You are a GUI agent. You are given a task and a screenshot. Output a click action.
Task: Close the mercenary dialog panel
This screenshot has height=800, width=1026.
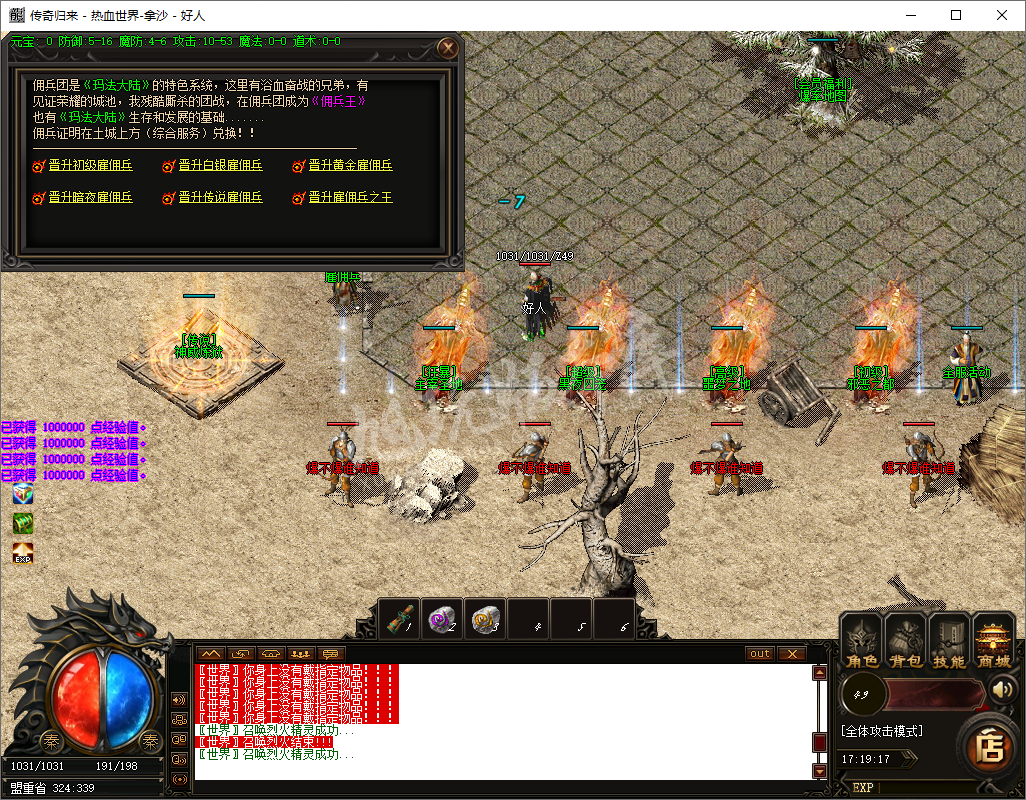point(448,47)
